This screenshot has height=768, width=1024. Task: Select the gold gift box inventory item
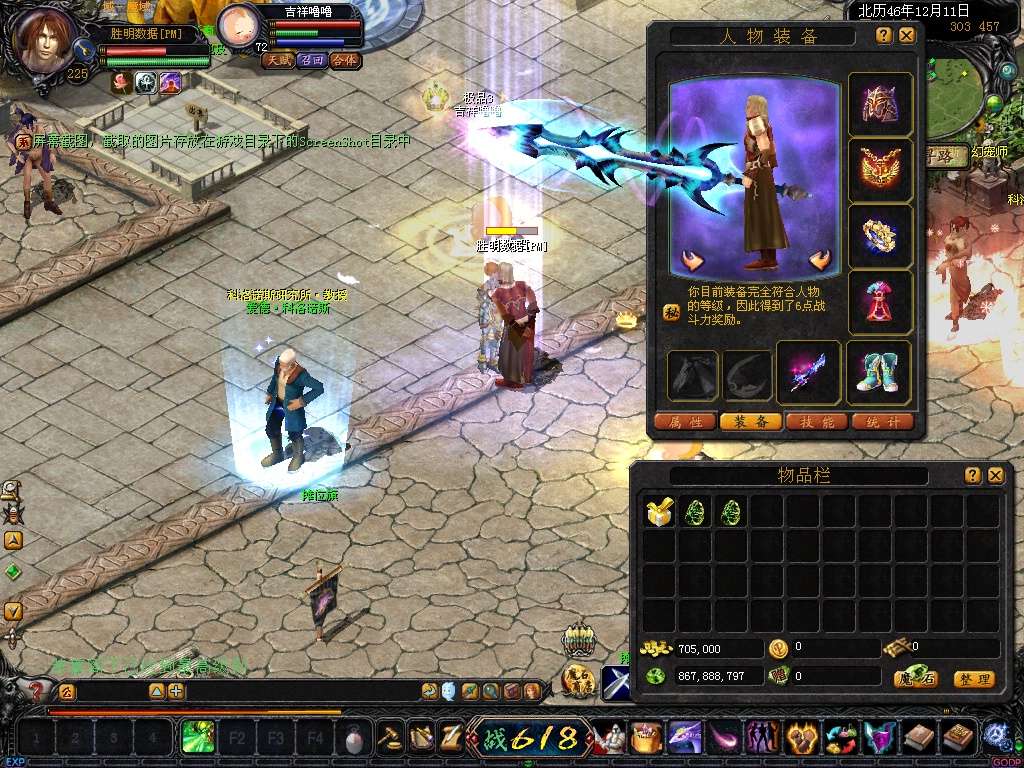pyautogui.click(x=659, y=513)
